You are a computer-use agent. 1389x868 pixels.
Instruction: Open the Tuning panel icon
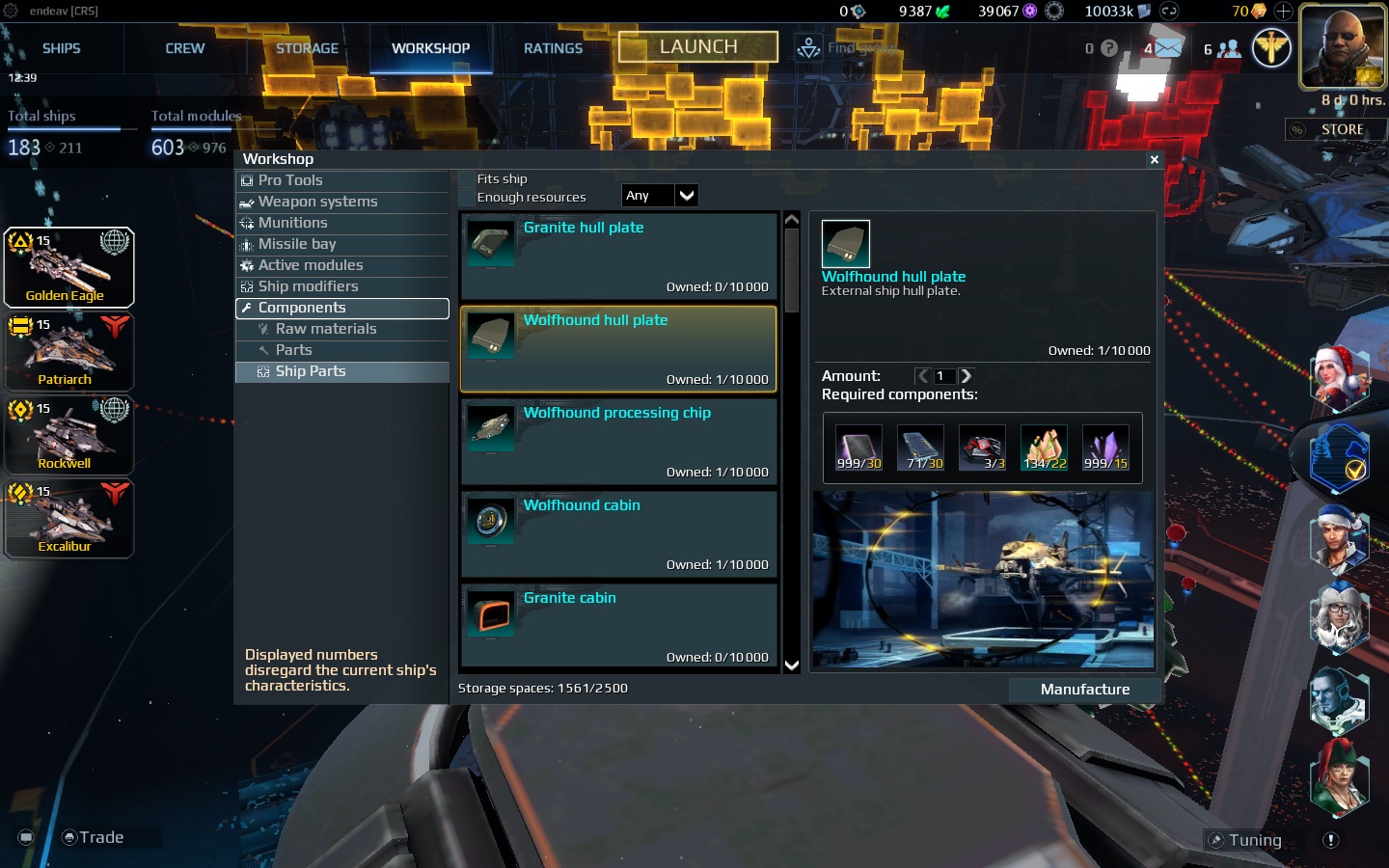tap(1245, 839)
